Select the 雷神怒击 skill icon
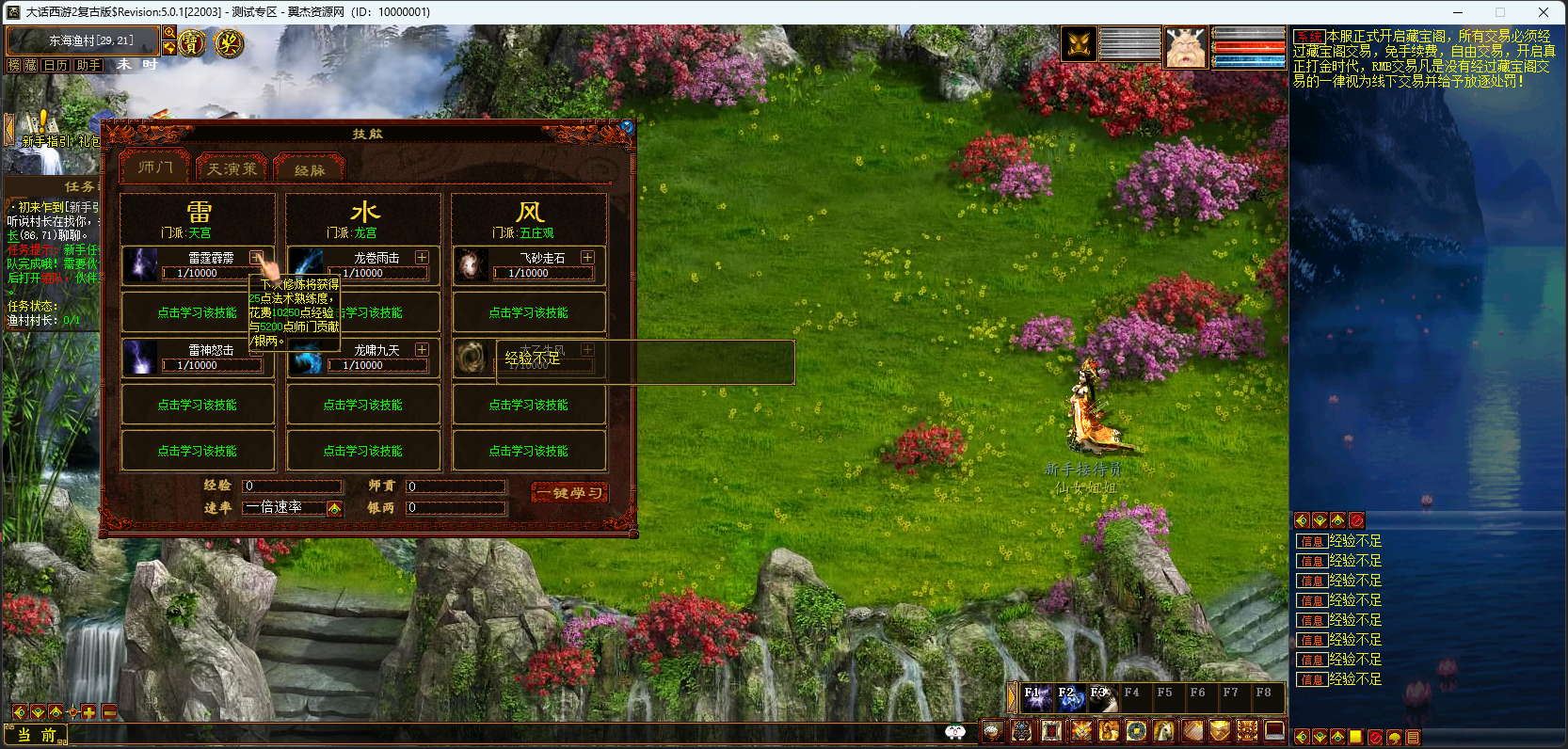The width and height of the screenshot is (1568, 749). click(141, 358)
